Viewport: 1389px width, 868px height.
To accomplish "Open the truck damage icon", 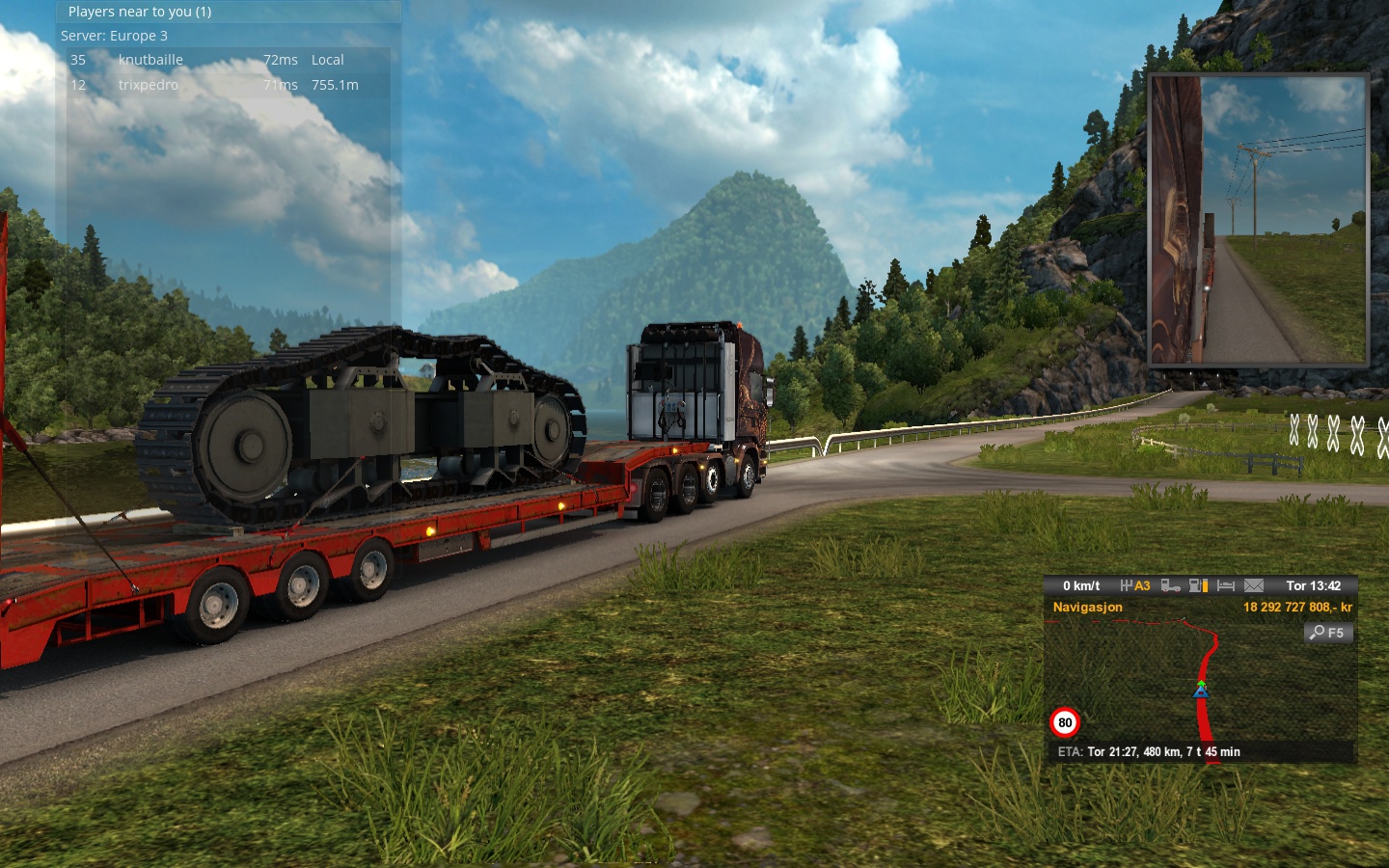I will (1170, 585).
